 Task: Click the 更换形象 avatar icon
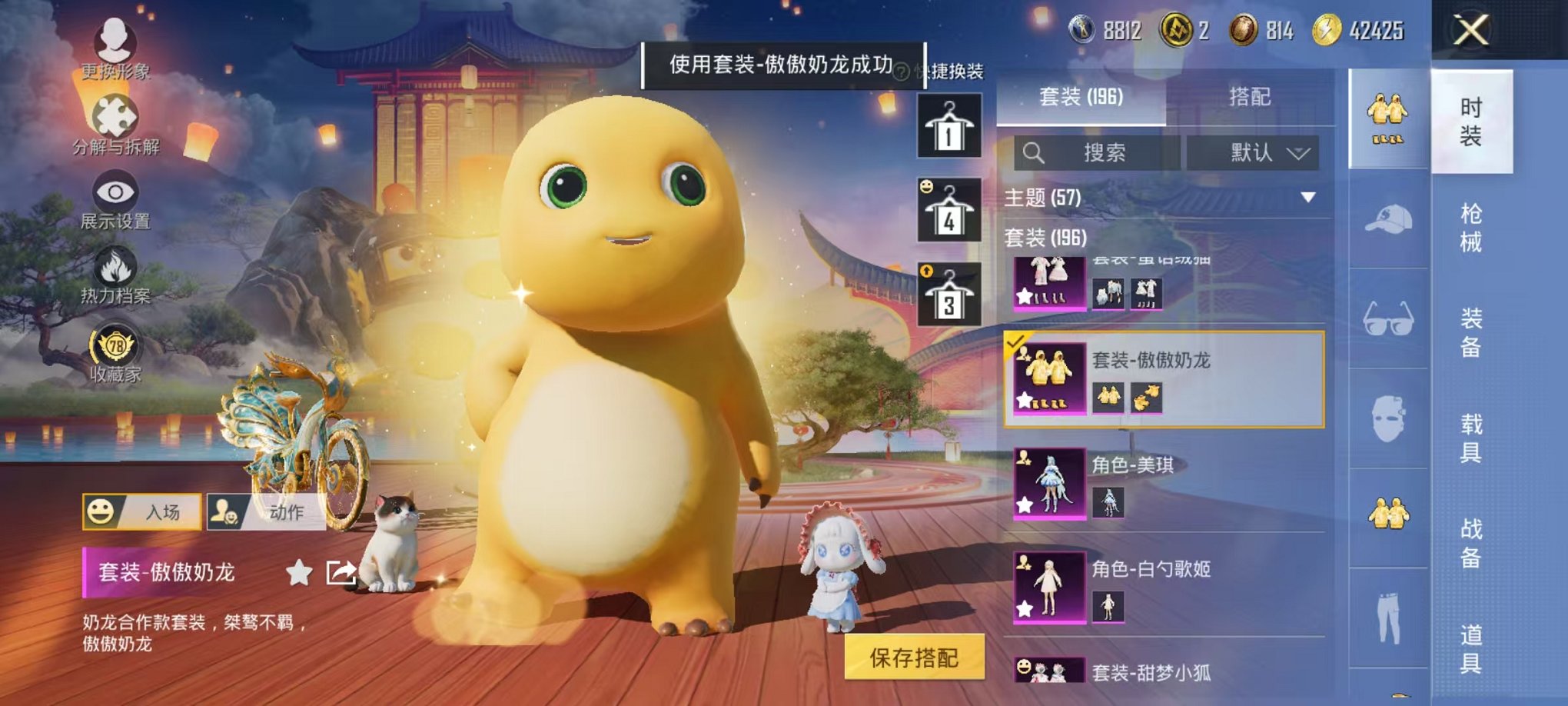[x=114, y=45]
